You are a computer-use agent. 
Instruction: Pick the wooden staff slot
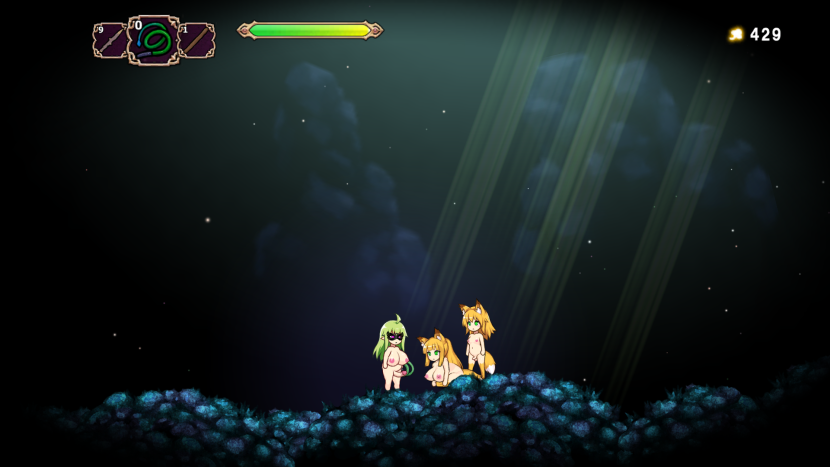point(197,41)
